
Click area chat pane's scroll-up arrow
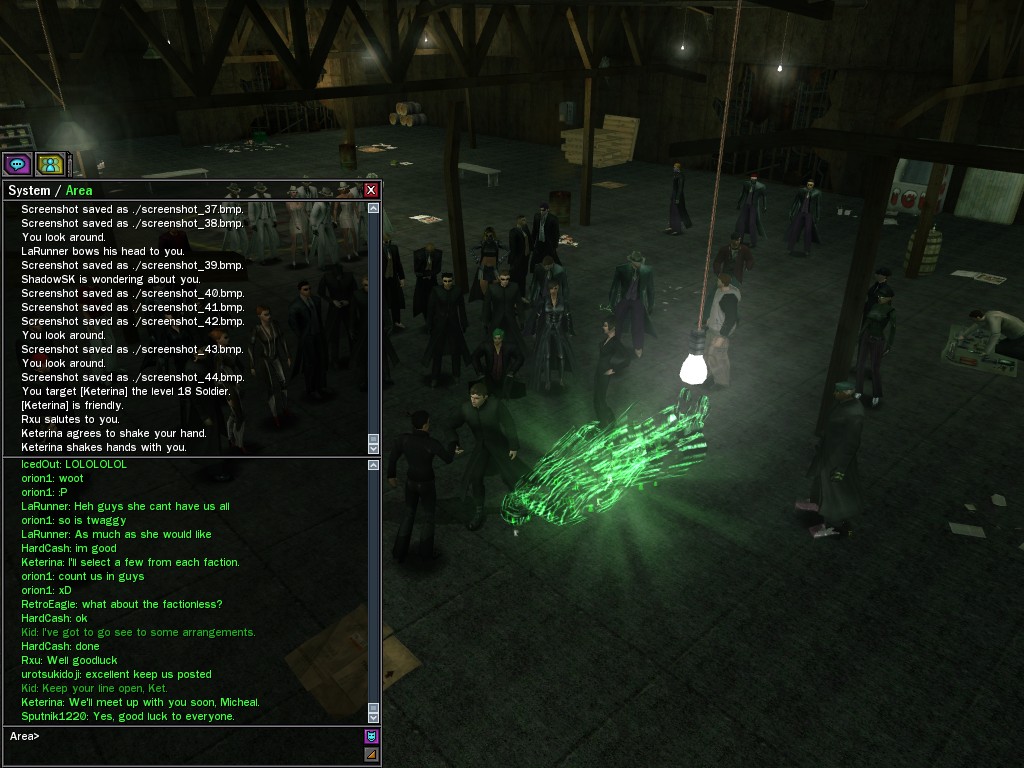tap(374, 465)
